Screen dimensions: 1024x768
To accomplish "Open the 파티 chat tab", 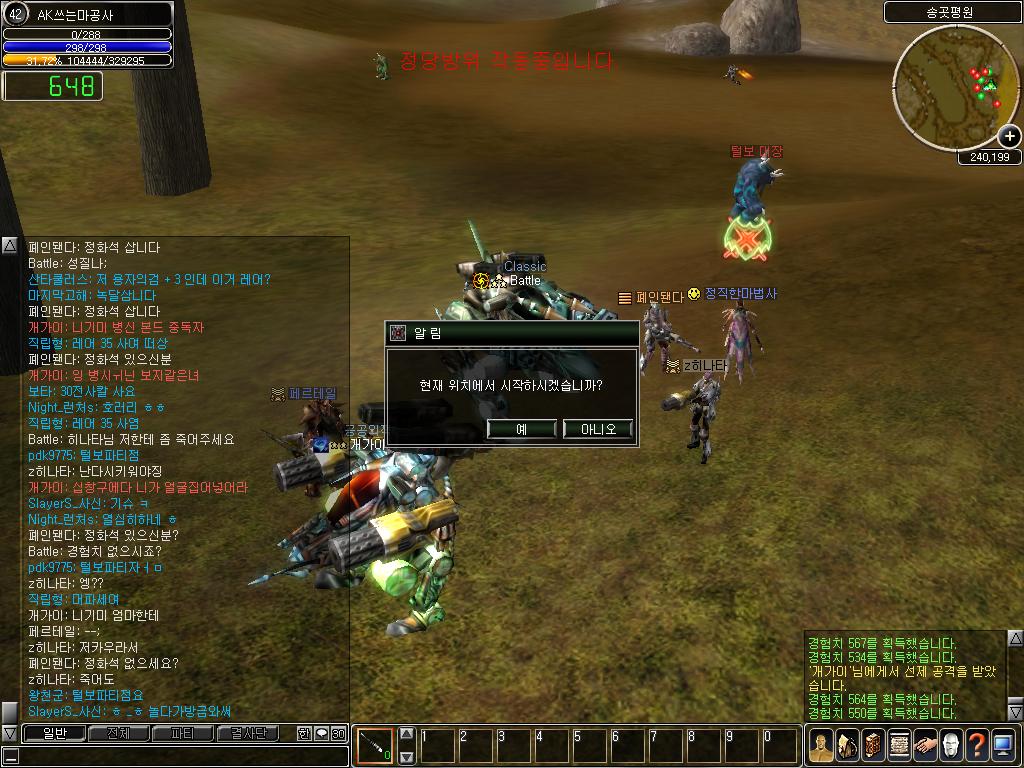I will pos(182,733).
